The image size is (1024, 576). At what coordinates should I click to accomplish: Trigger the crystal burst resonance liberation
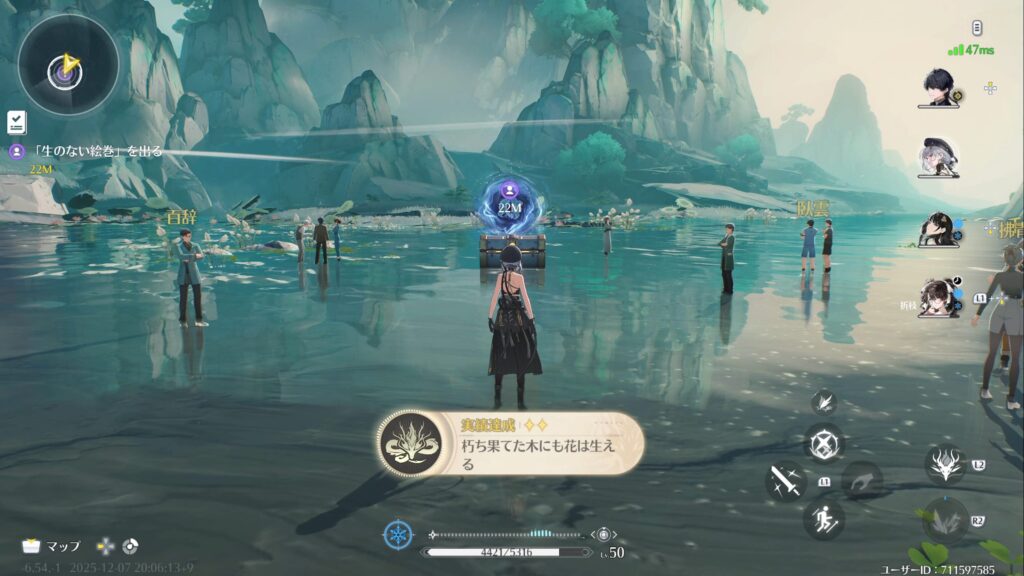click(944, 521)
